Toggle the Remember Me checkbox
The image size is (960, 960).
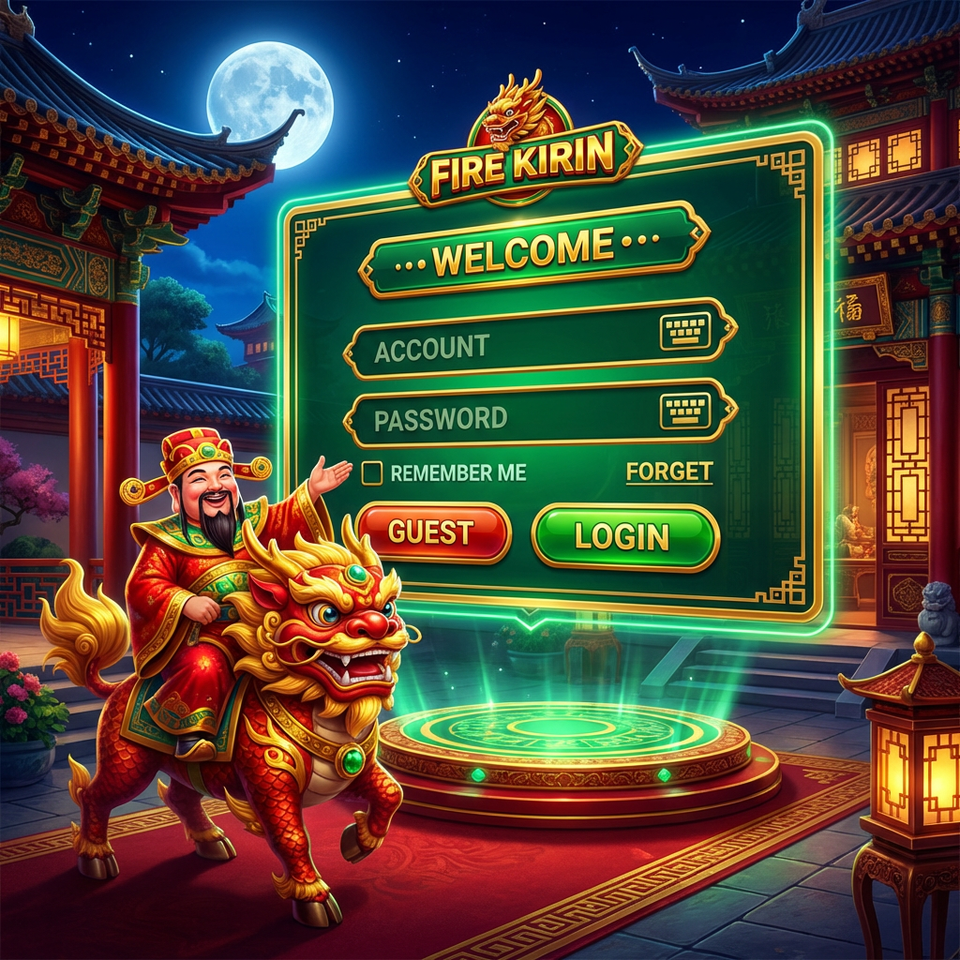coord(372,473)
